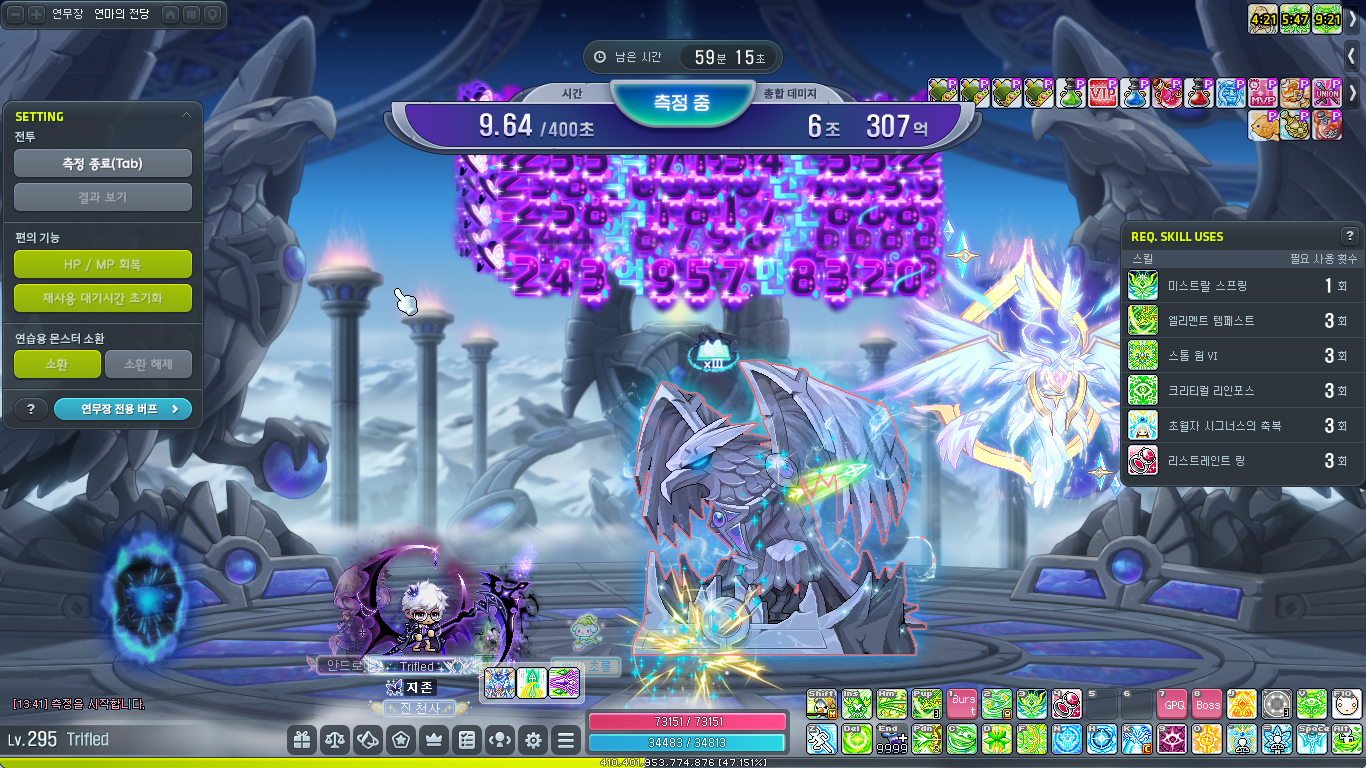The image size is (1366, 768).
Task: Select the 리스트레인트 링 skill row
Action: click(x=1240, y=461)
